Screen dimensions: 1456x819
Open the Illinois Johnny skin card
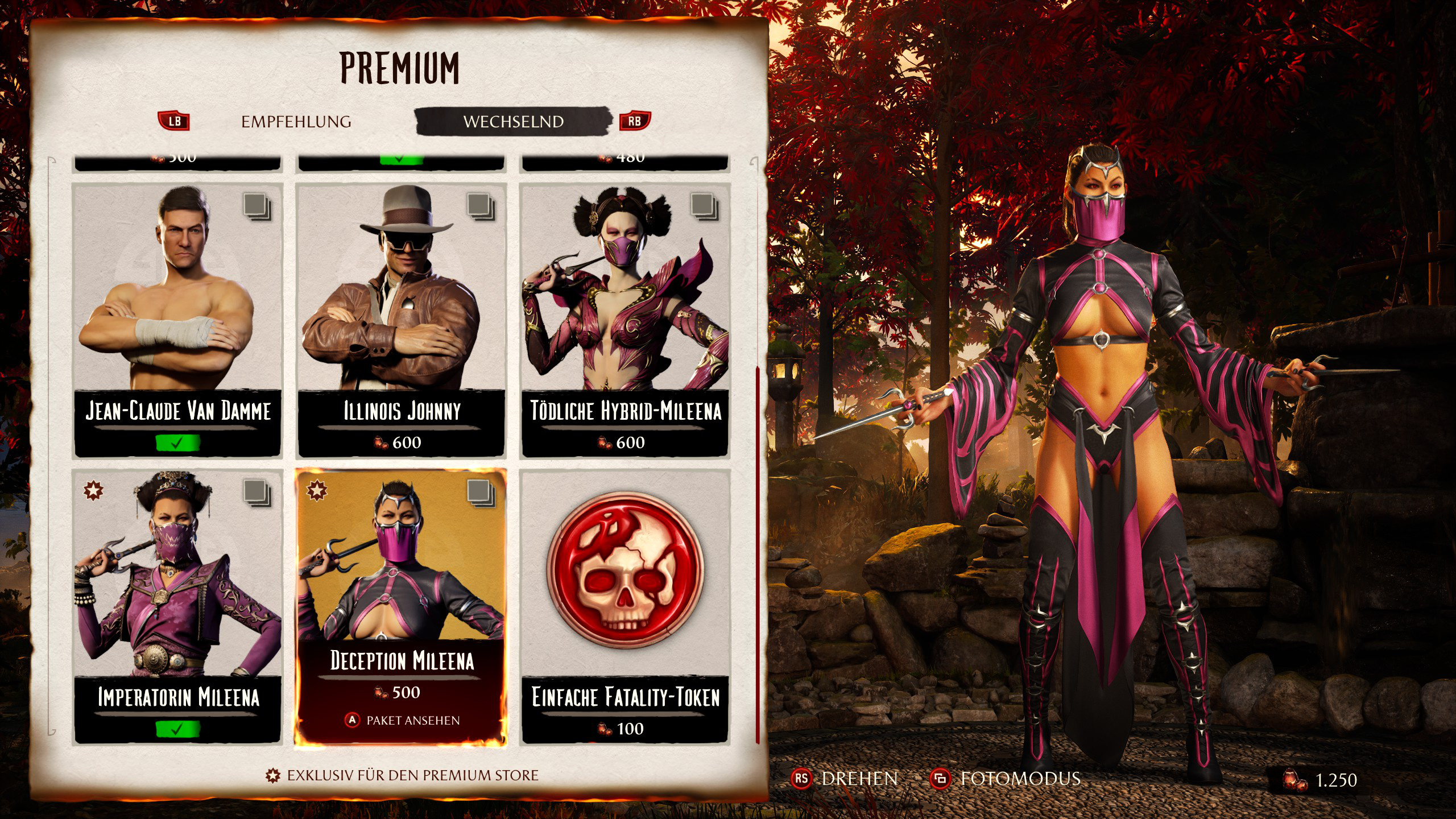(402, 320)
